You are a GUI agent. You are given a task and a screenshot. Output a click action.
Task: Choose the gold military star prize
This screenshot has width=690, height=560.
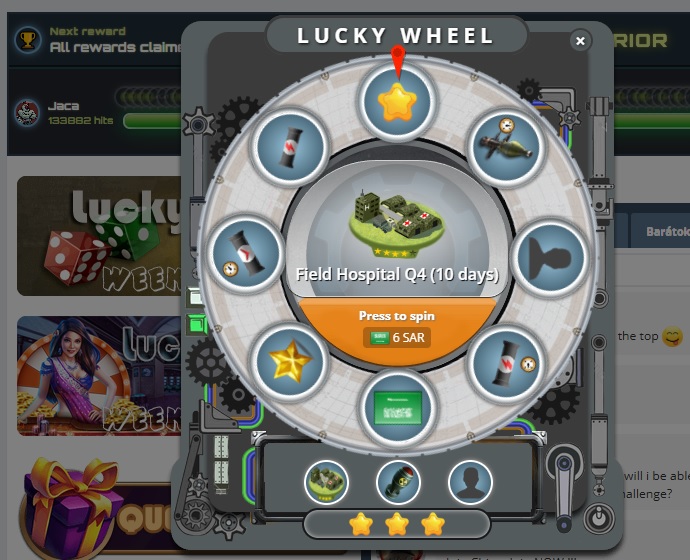pos(290,361)
